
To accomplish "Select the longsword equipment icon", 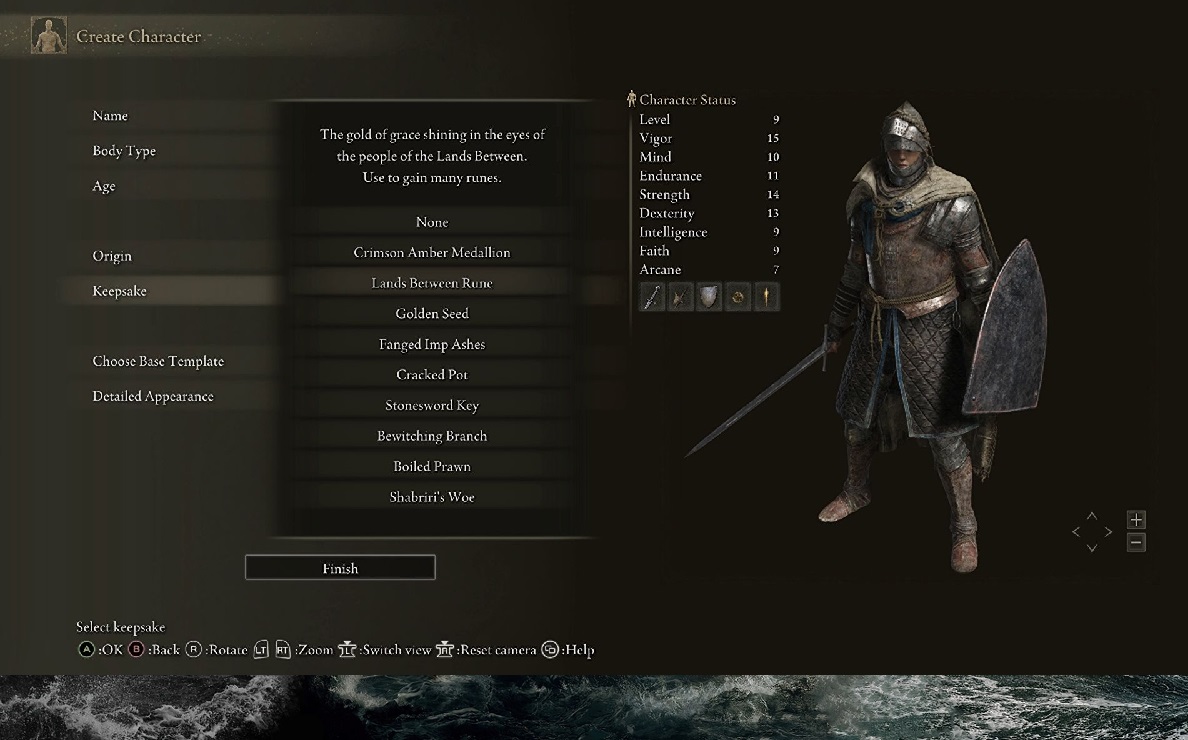I will (x=652, y=297).
